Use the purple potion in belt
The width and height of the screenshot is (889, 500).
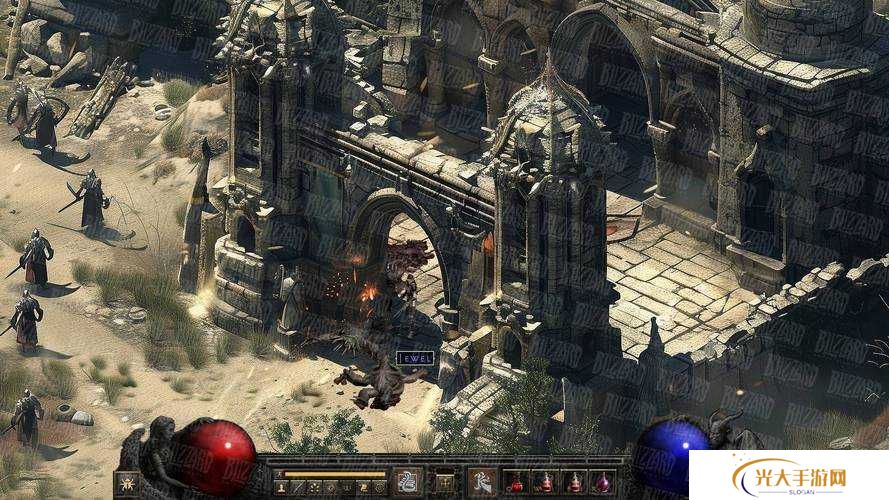[602, 483]
